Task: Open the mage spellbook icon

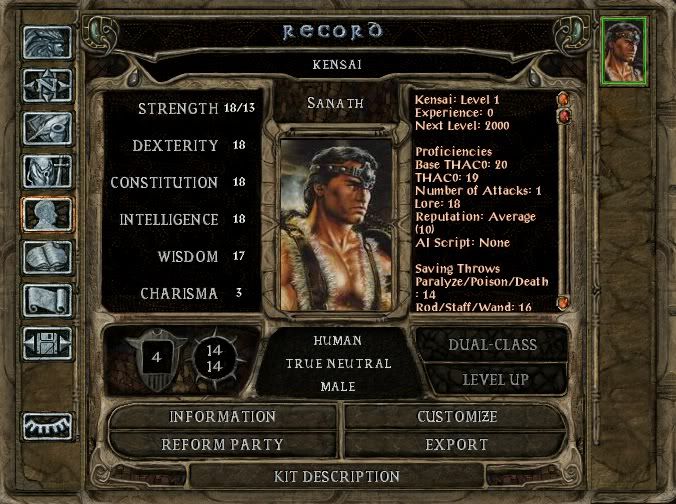Action: tap(47, 258)
